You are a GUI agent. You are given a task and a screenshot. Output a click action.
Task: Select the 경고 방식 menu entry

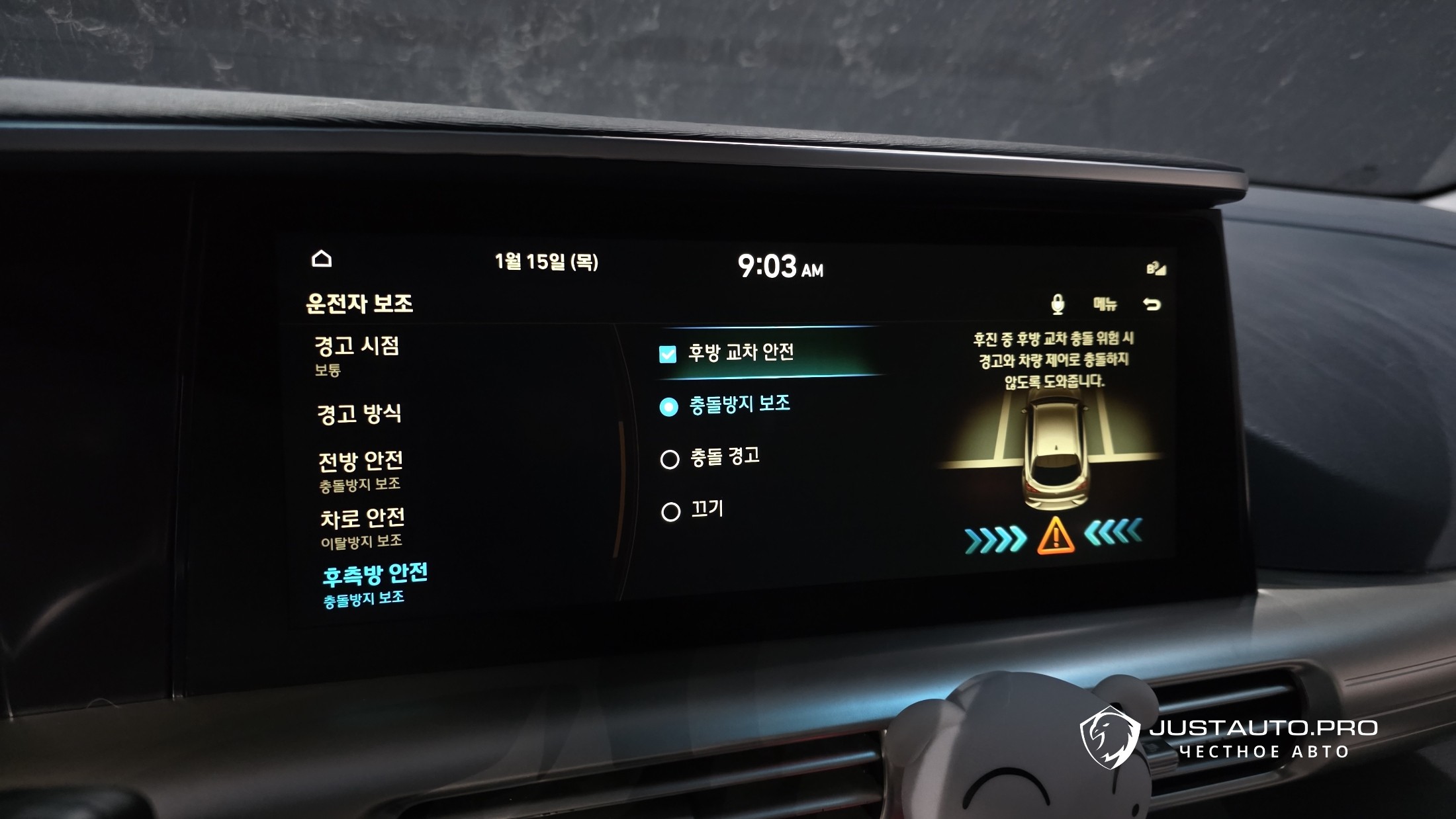[359, 414]
